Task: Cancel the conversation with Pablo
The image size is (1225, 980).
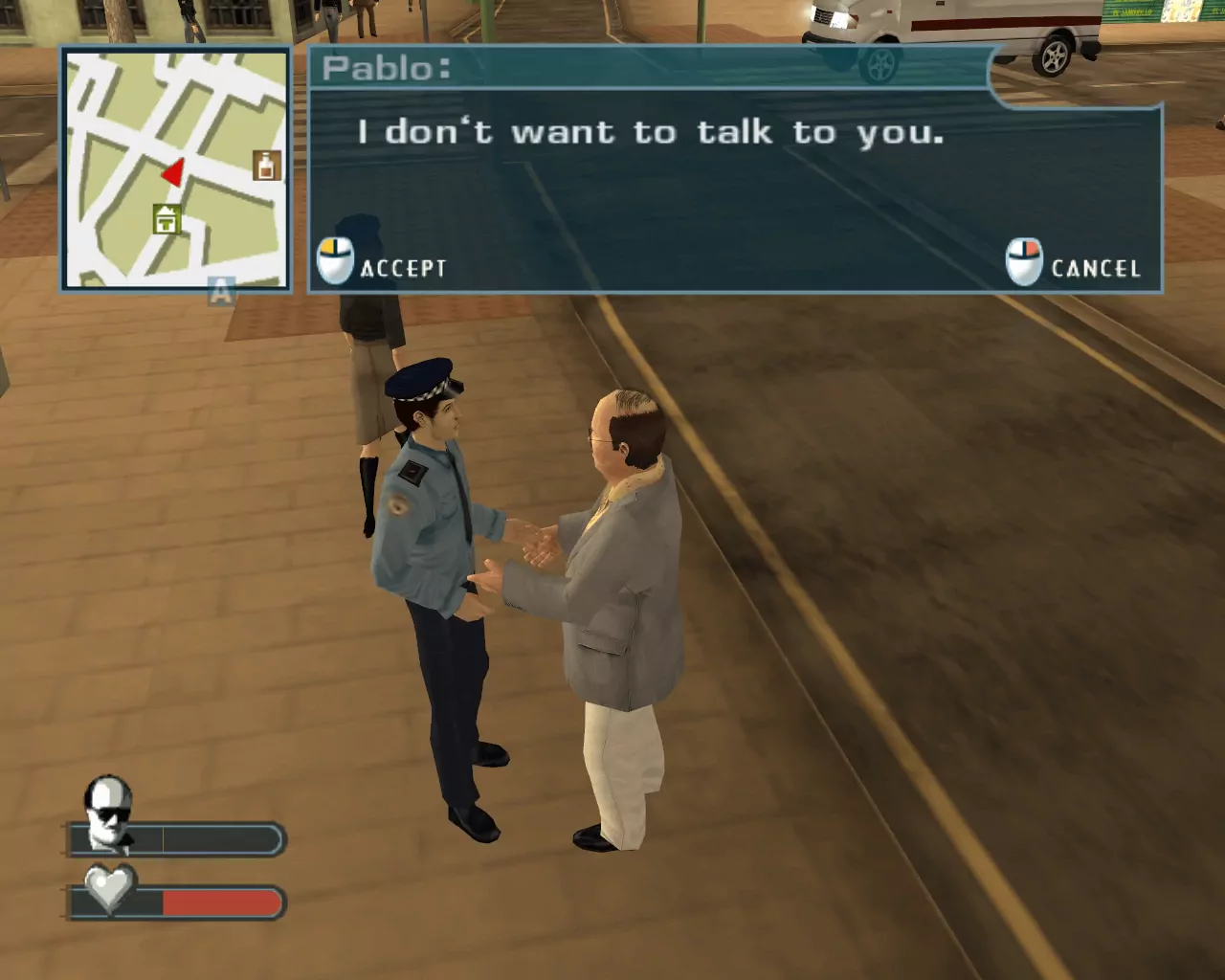Action: [x=1074, y=264]
